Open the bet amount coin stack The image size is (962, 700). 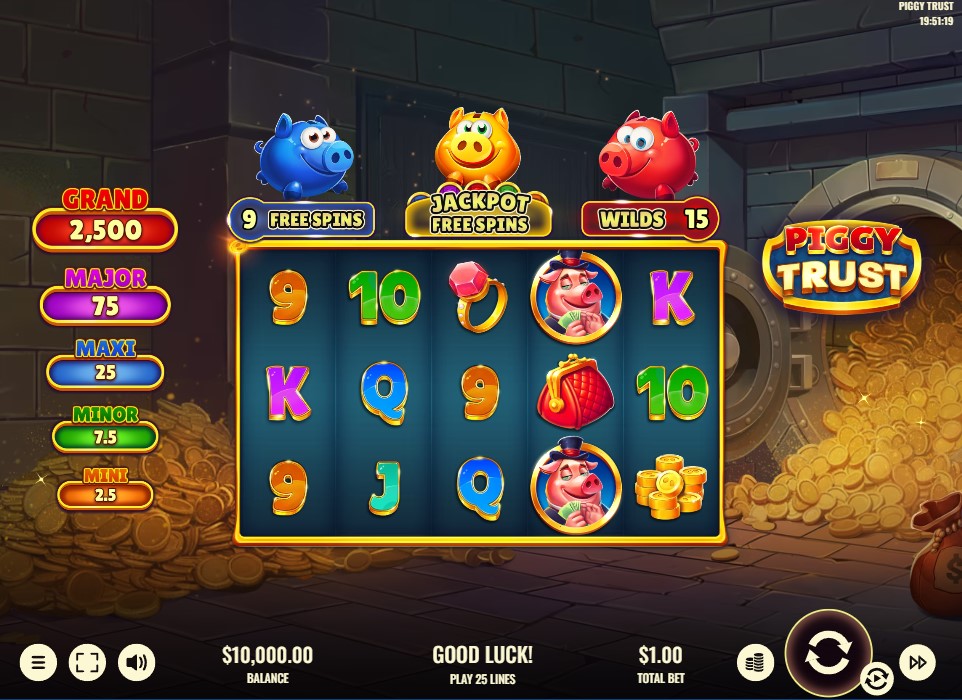click(x=756, y=662)
